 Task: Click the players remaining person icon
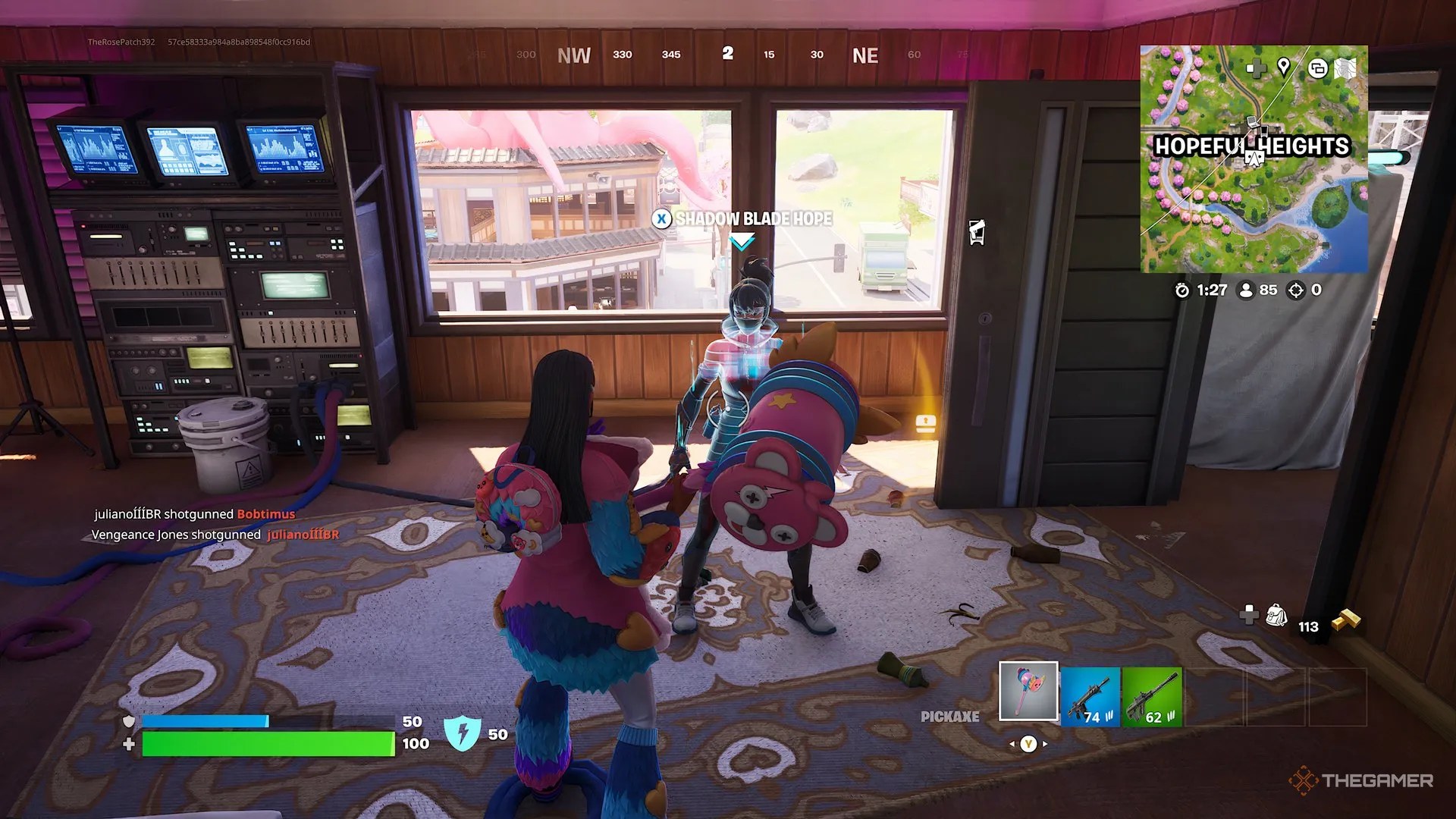(x=1247, y=290)
